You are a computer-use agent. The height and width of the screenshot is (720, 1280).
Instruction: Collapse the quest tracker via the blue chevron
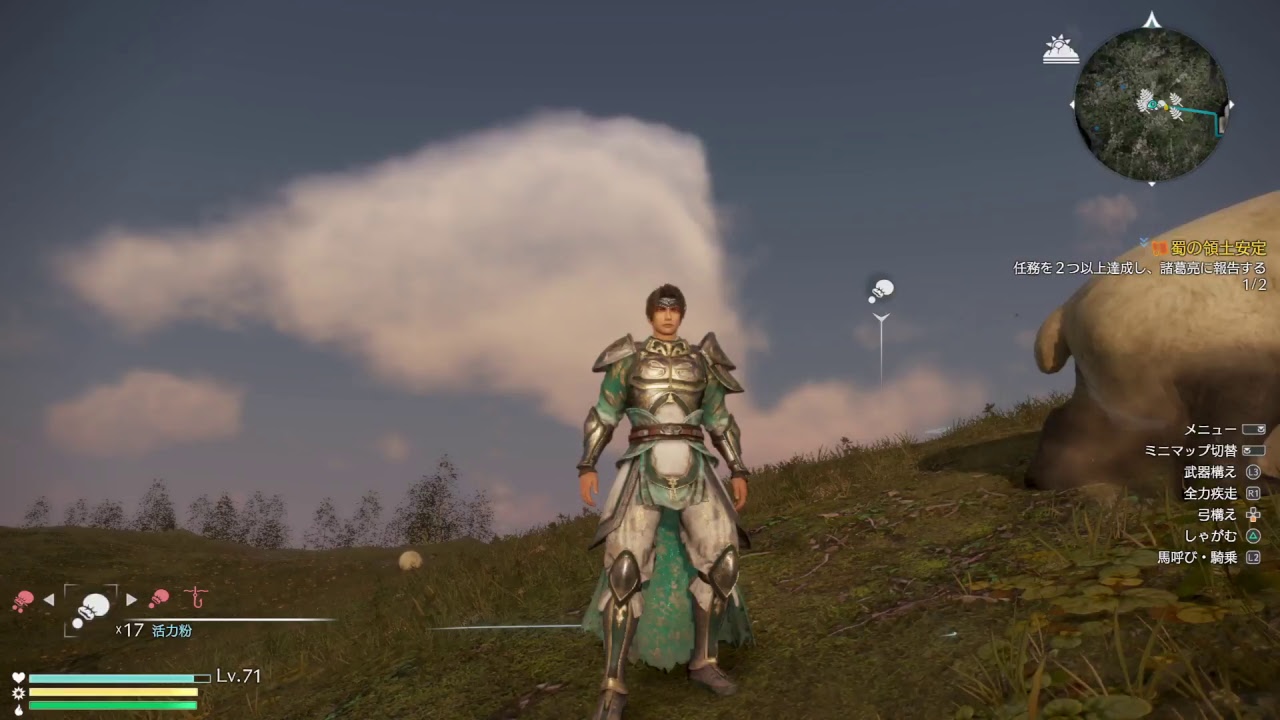tap(1143, 241)
